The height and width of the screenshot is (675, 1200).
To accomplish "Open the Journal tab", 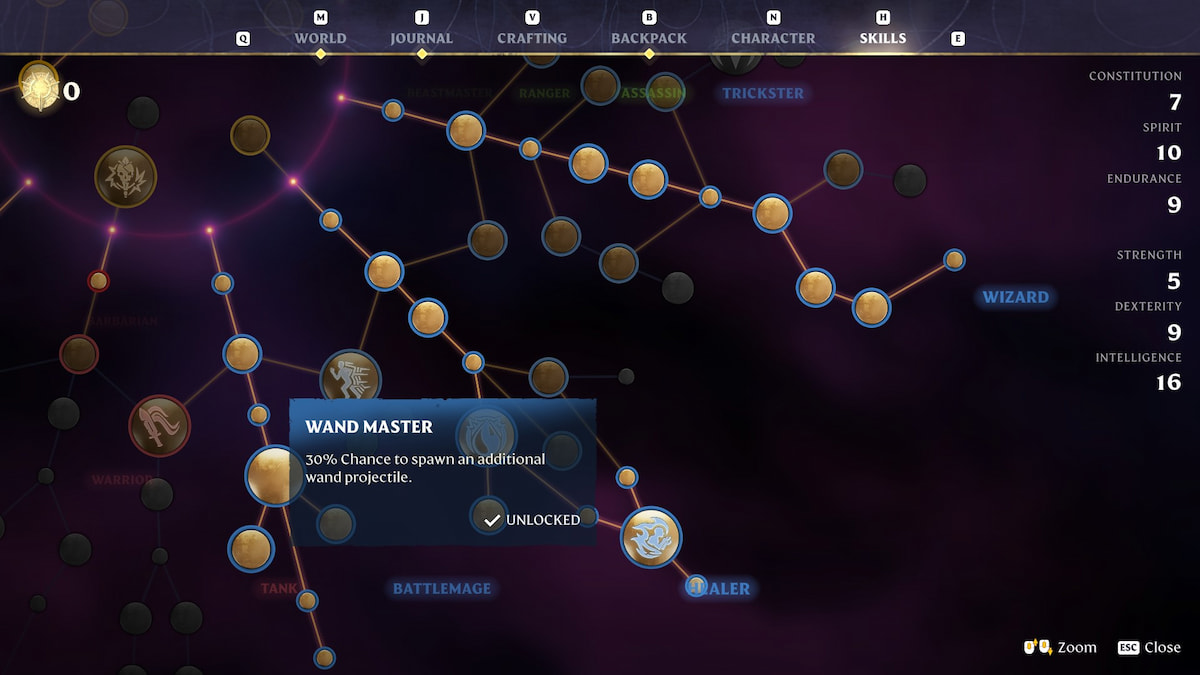I will pos(421,38).
